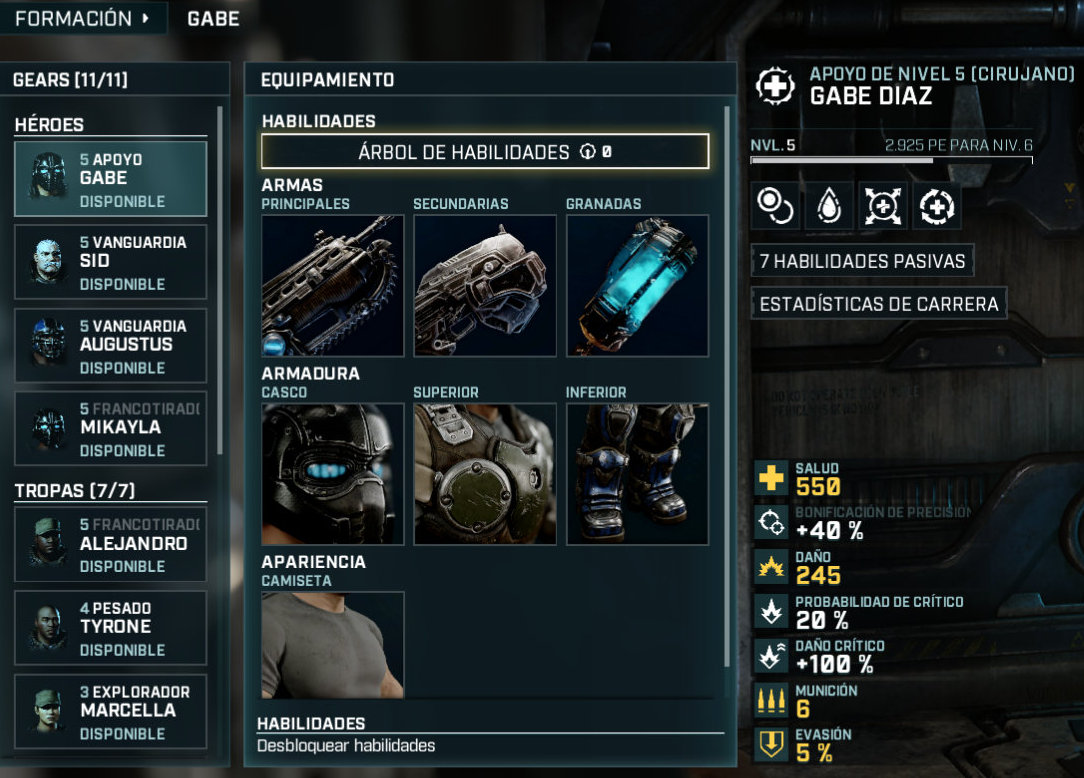1084x778 pixels.
Task: Open the Árbol de Habilidades skill tree
Action: pos(485,152)
